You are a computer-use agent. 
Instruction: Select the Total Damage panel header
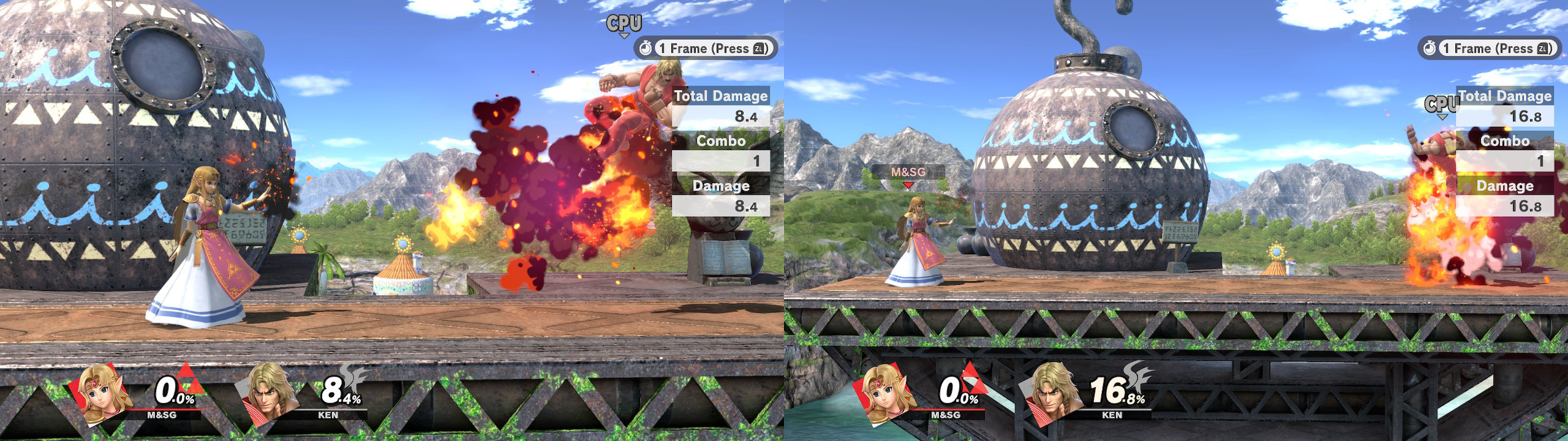coord(723,96)
